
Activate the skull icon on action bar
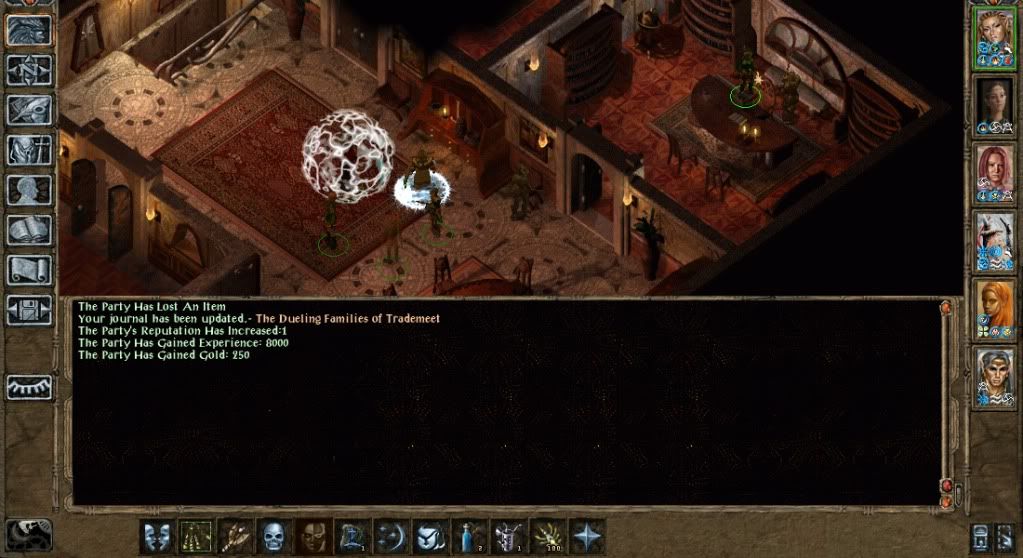274,536
